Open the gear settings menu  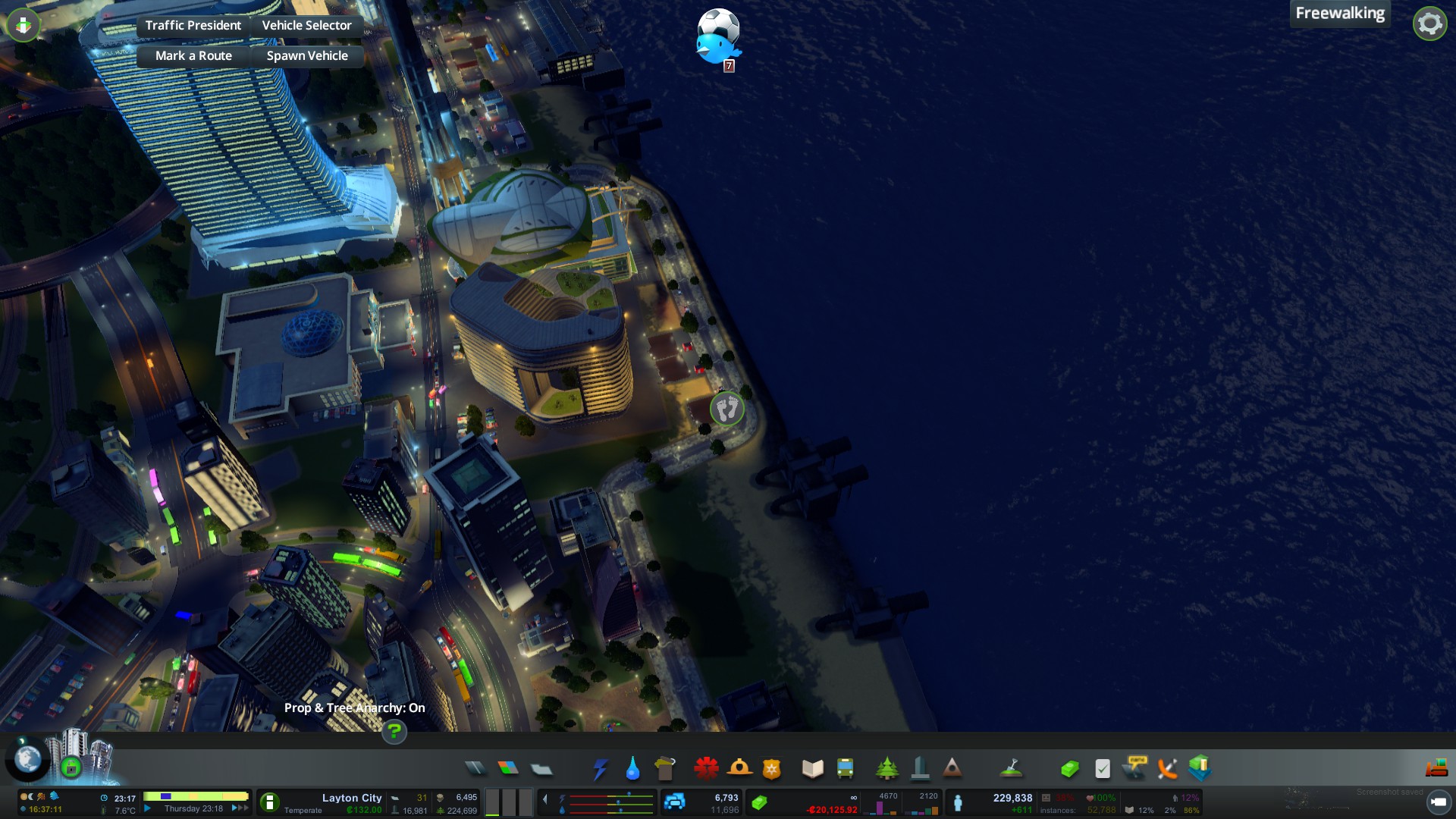(x=1429, y=24)
